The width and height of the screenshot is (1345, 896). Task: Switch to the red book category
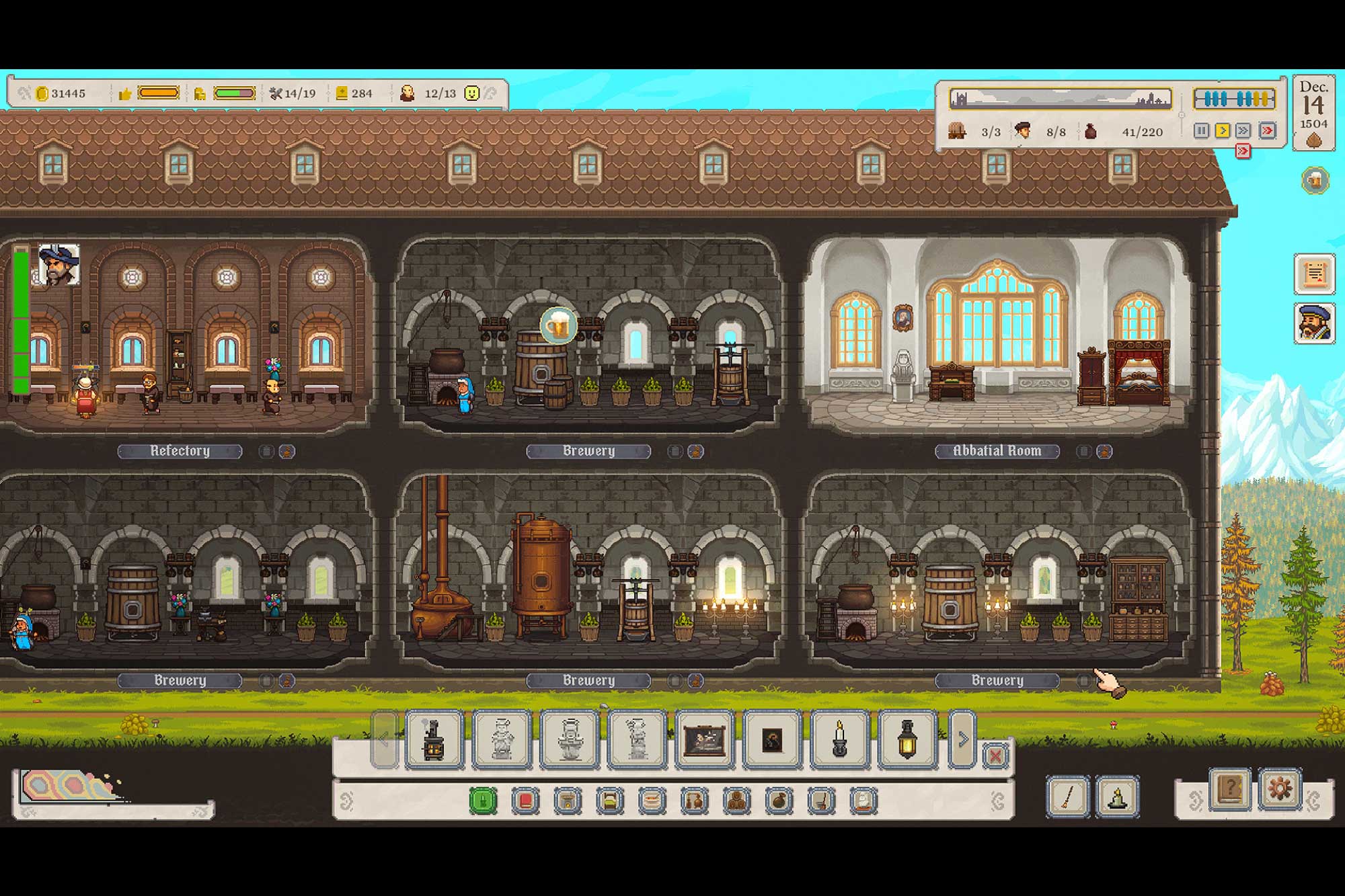tap(525, 801)
